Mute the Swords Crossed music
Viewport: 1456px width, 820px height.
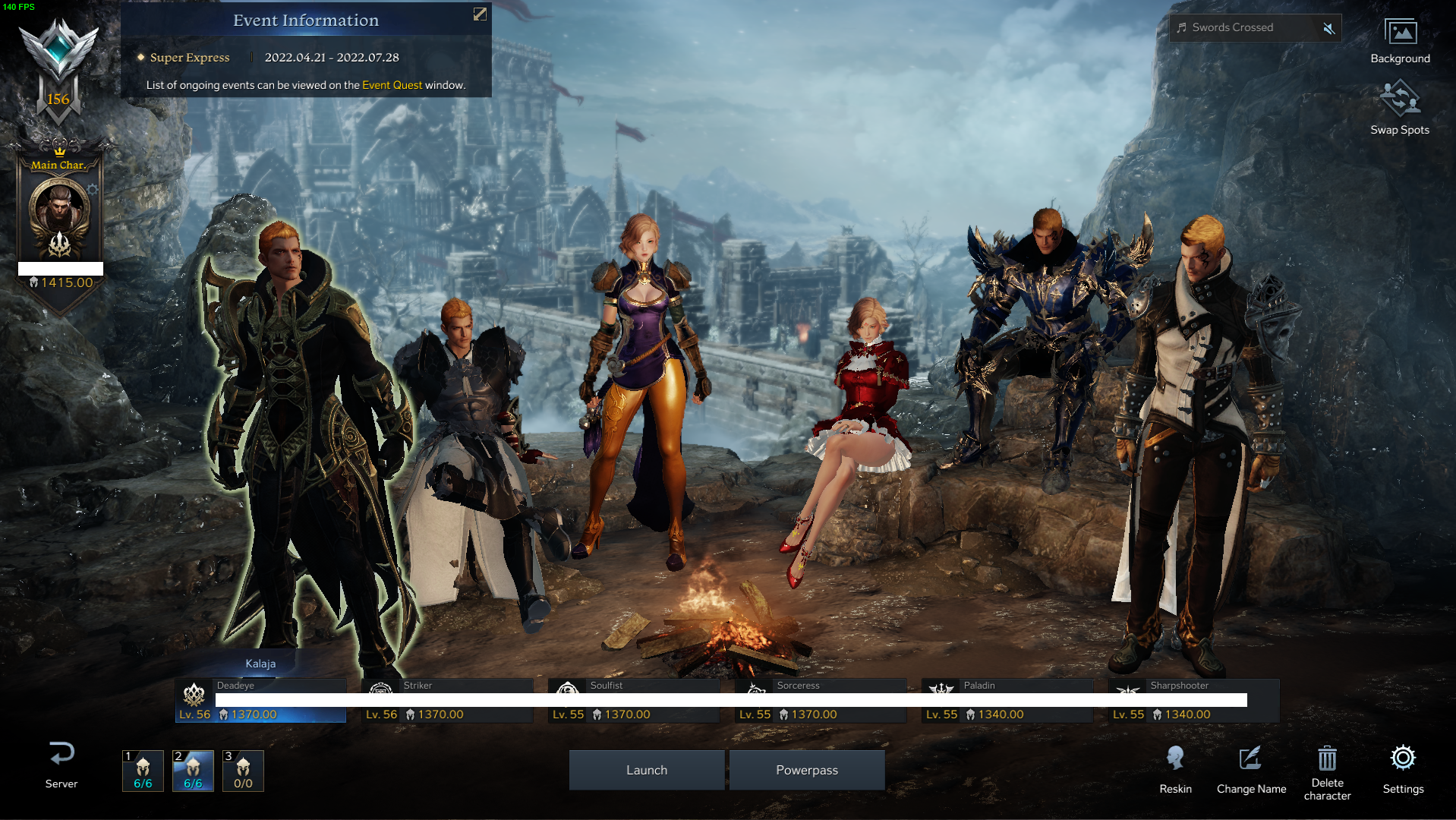tap(1328, 27)
